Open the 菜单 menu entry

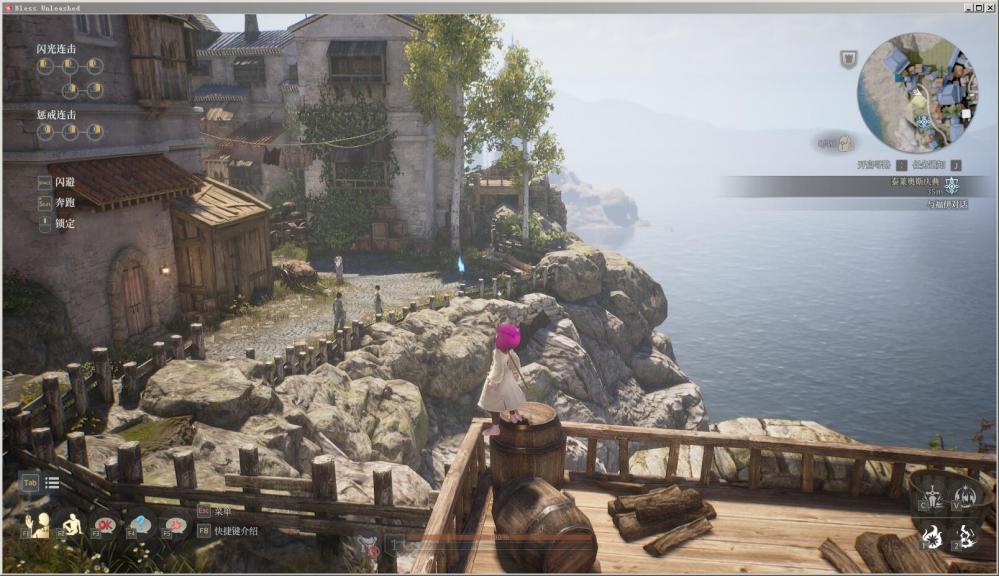221,510
